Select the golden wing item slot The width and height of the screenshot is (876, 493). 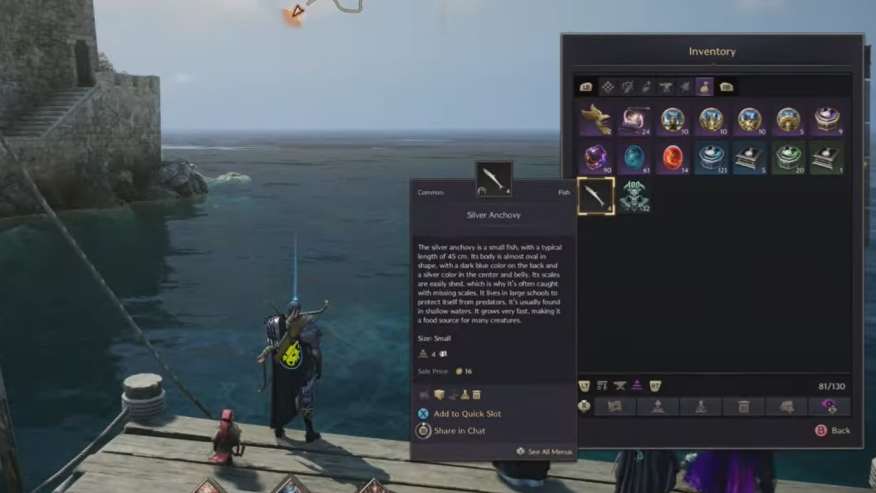click(596, 119)
